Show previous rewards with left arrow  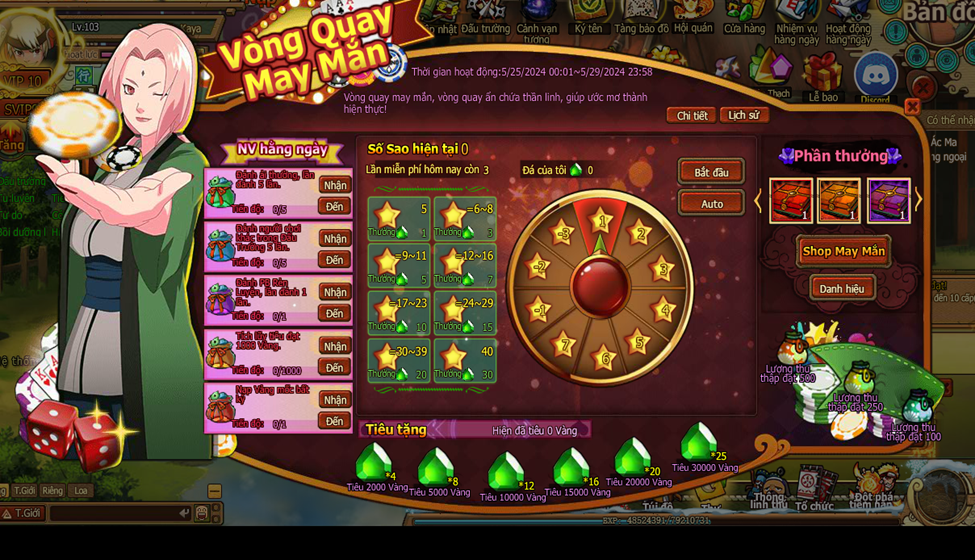[758, 200]
